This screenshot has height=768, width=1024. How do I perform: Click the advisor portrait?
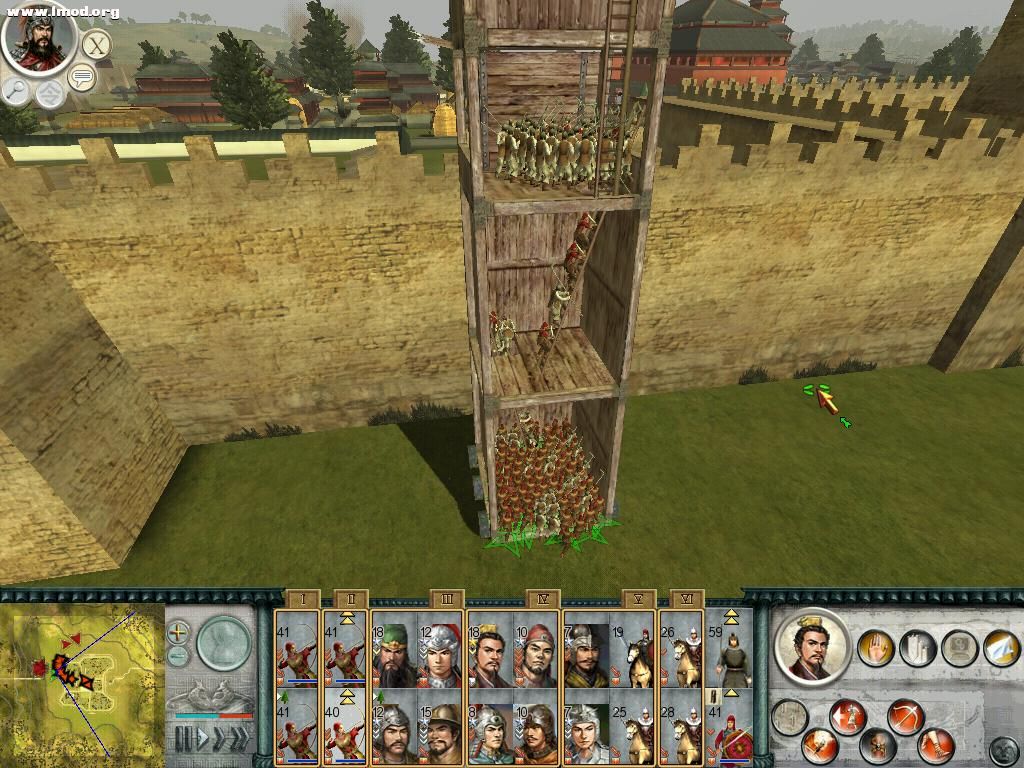(x=39, y=38)
